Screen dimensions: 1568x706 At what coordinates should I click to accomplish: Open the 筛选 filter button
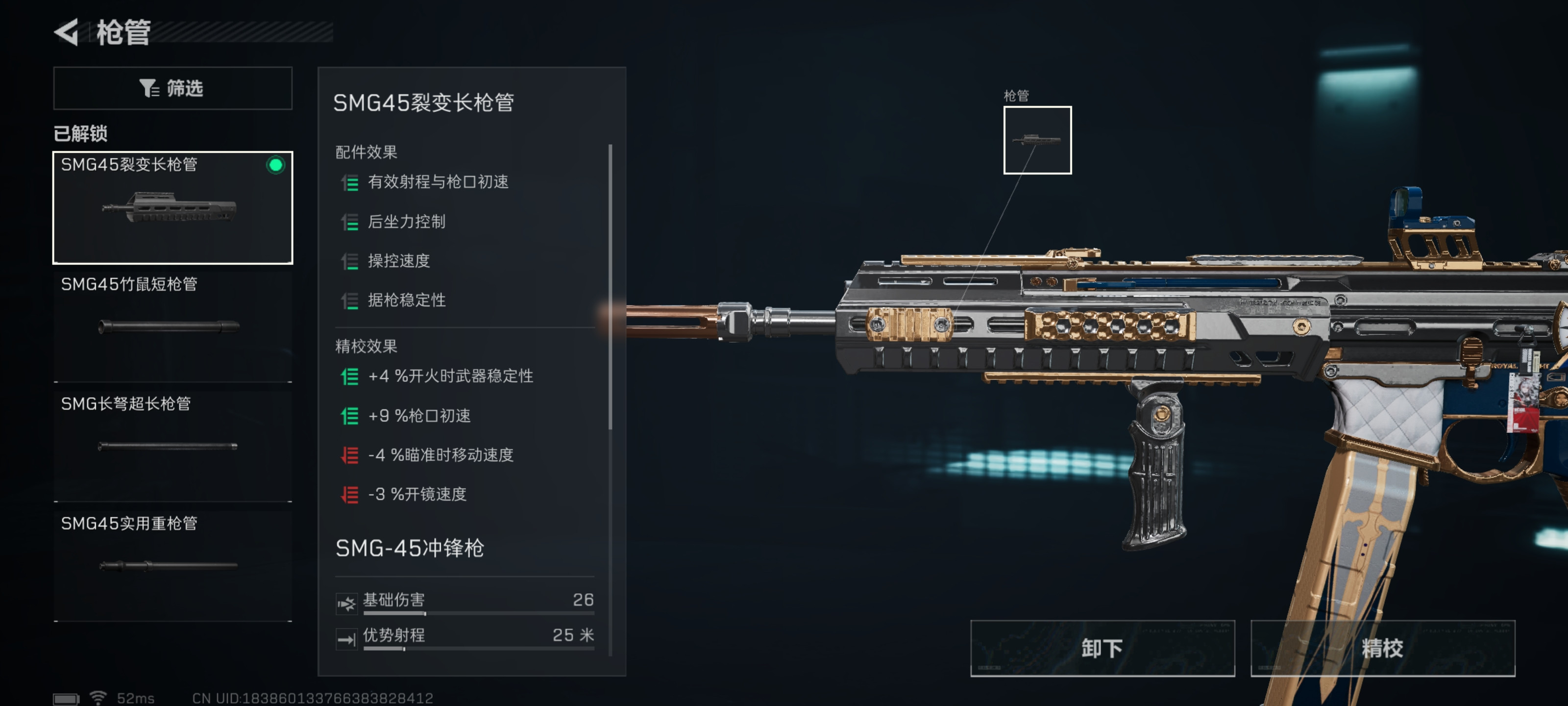[x=173, y=88]
